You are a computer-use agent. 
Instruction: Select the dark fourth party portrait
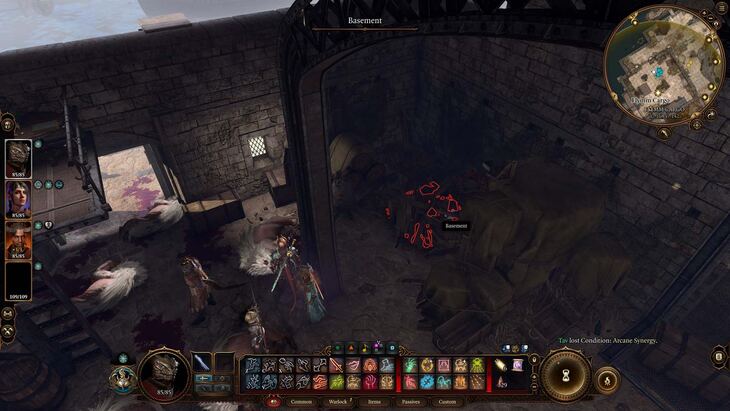point(18,279)
